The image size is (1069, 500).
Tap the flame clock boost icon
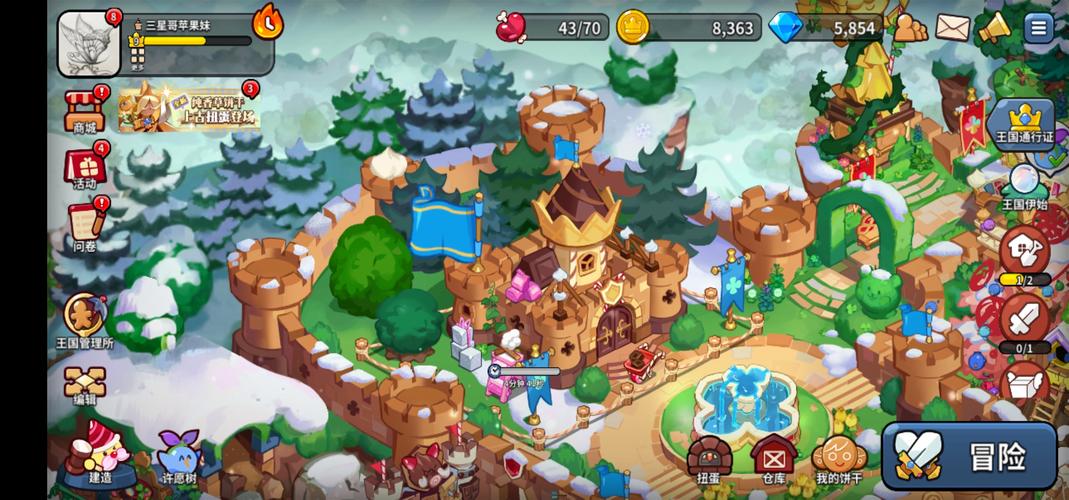(x=267, y=21)
